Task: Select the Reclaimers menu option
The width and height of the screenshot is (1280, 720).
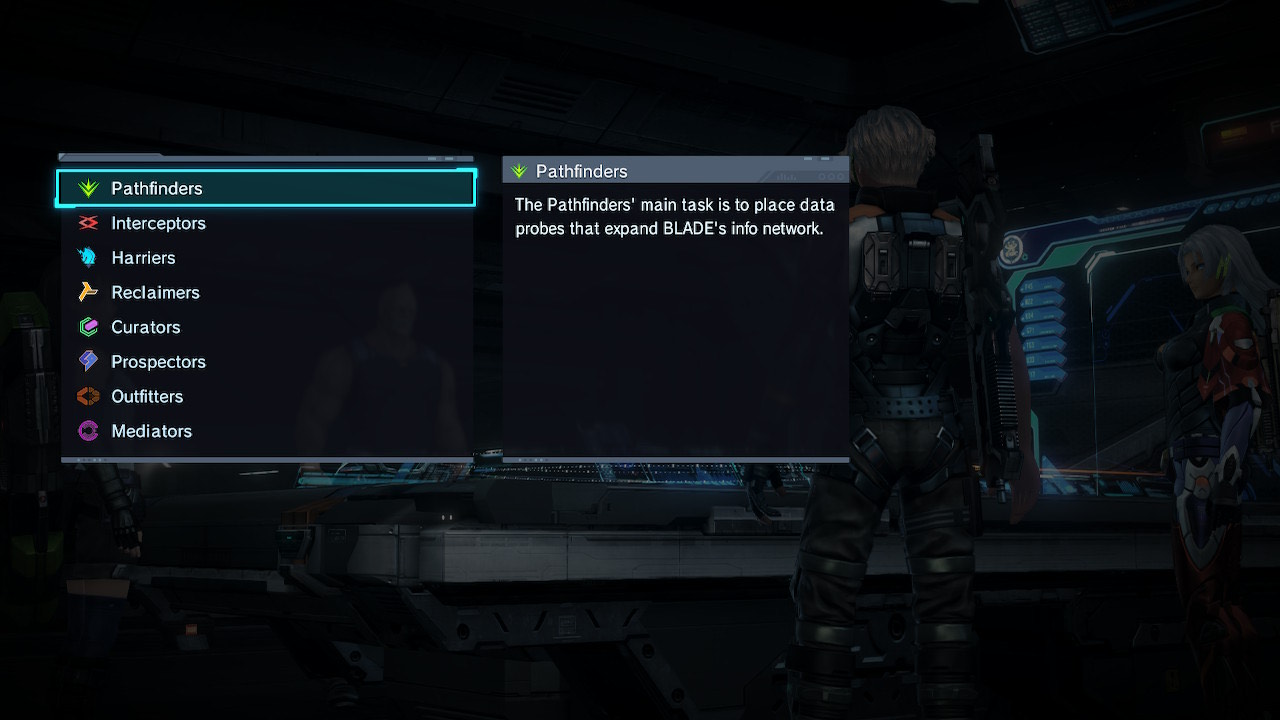Action: click(x=155, y=292)
